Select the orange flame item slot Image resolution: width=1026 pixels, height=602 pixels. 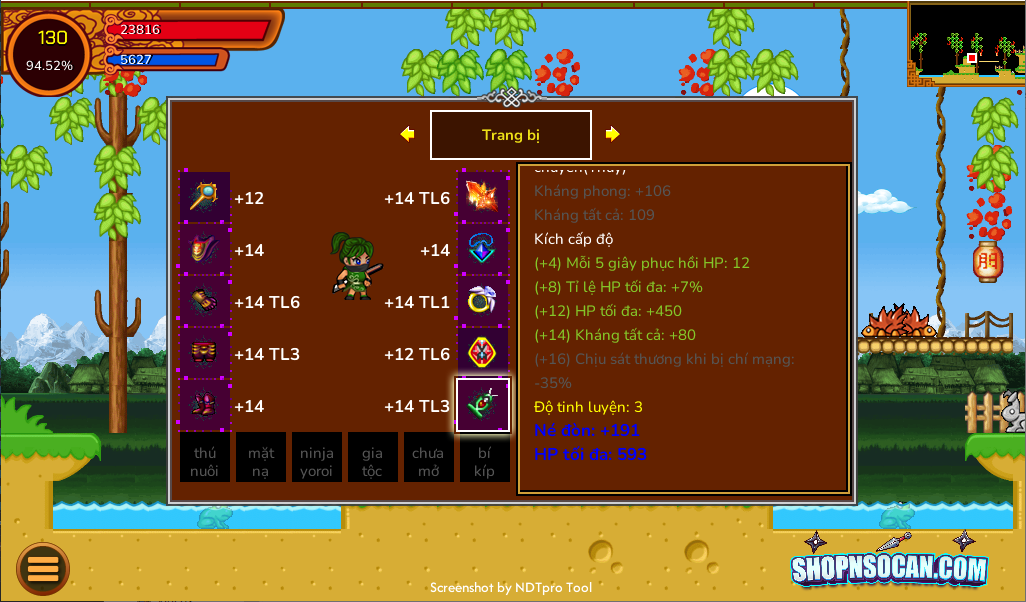click(483, 197)
